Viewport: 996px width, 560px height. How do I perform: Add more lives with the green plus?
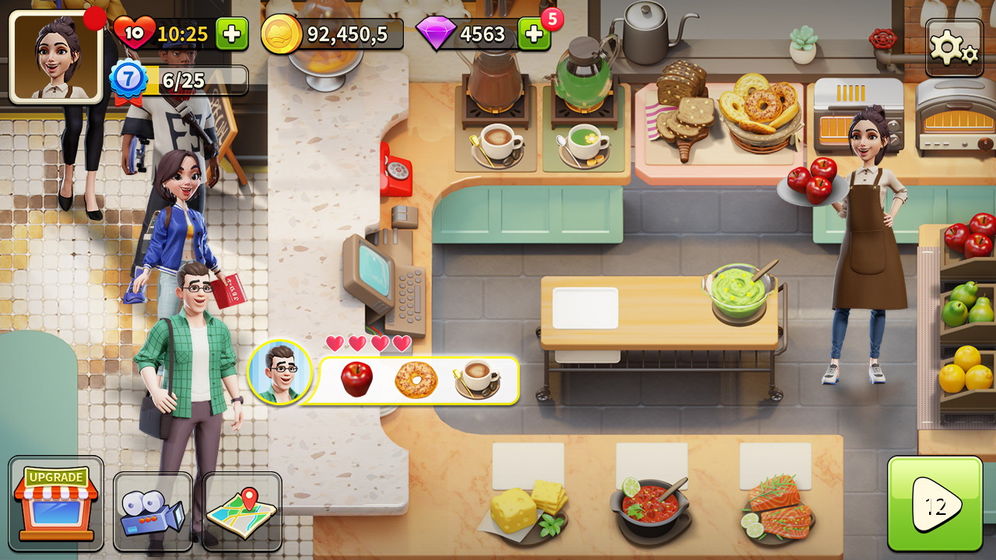(x=232, y=34)
